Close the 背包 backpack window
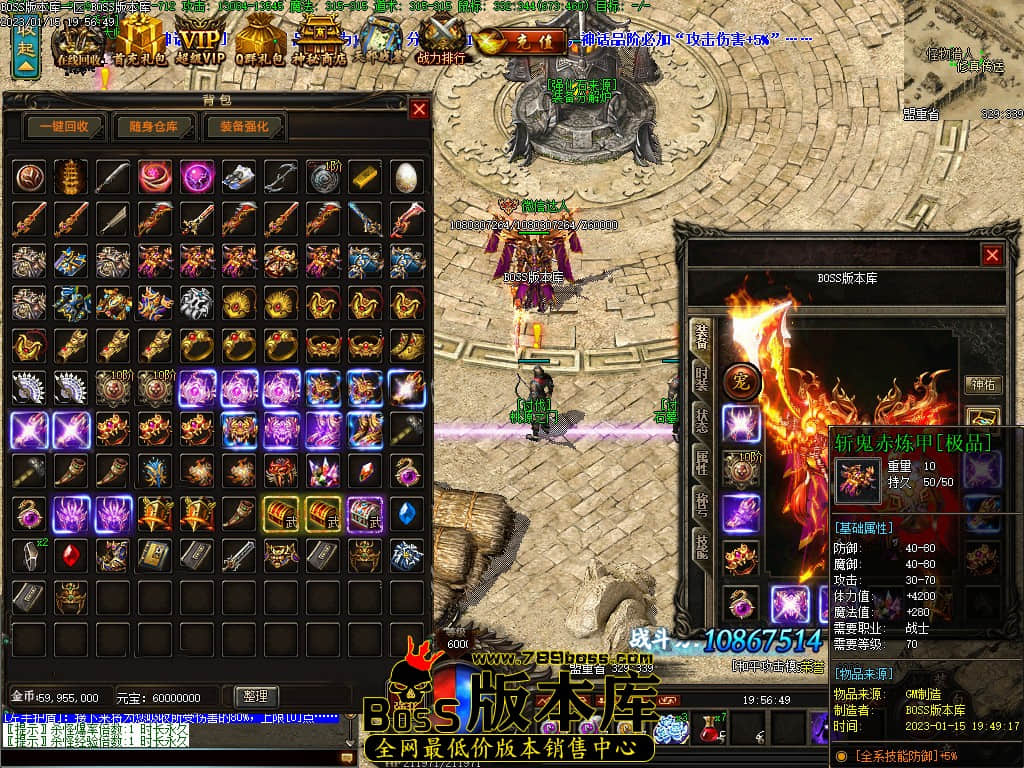1024x768 pixels. [419, 109]
